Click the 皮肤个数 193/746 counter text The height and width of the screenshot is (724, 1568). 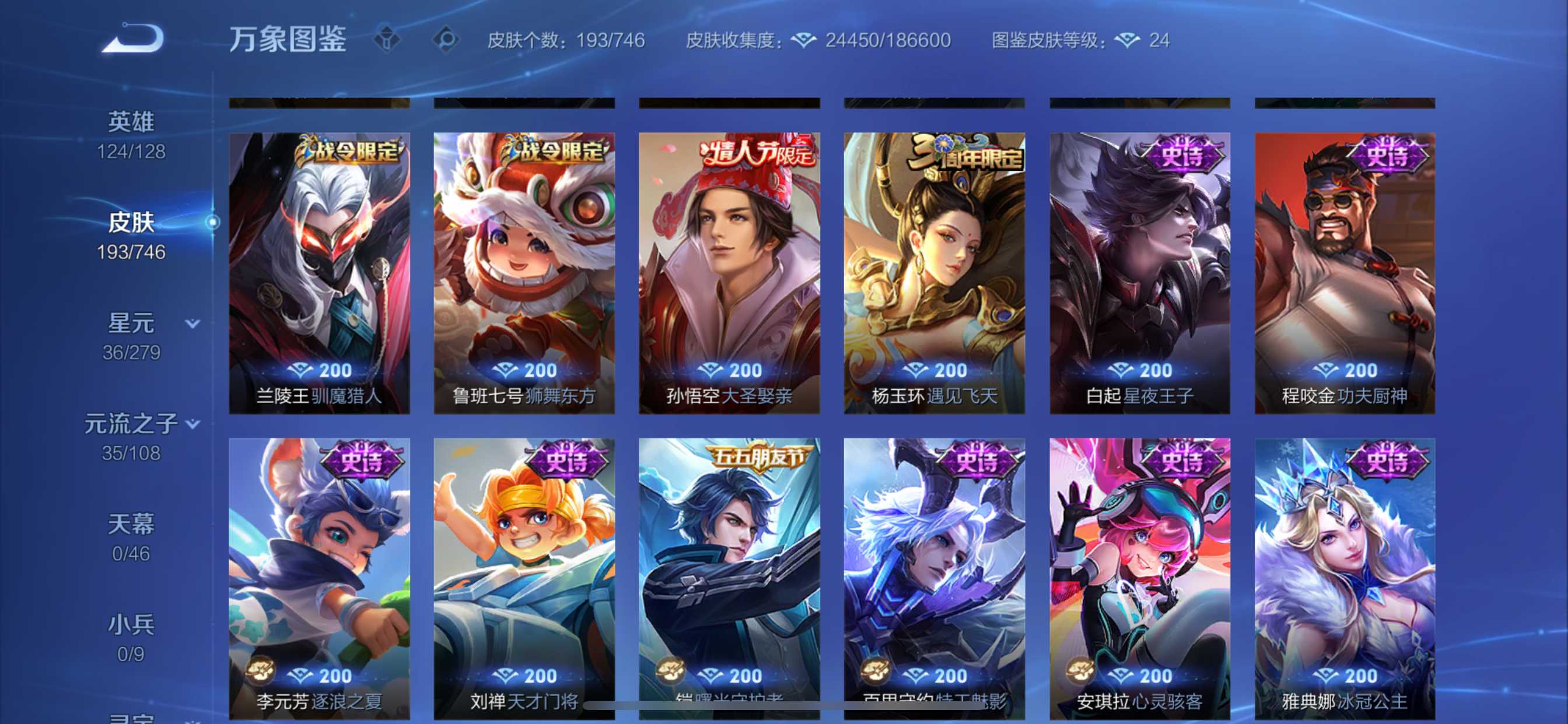566,41
